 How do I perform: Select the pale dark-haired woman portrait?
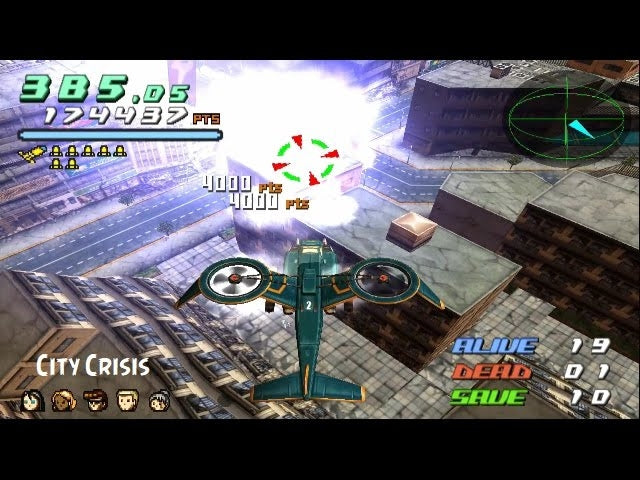32,401
